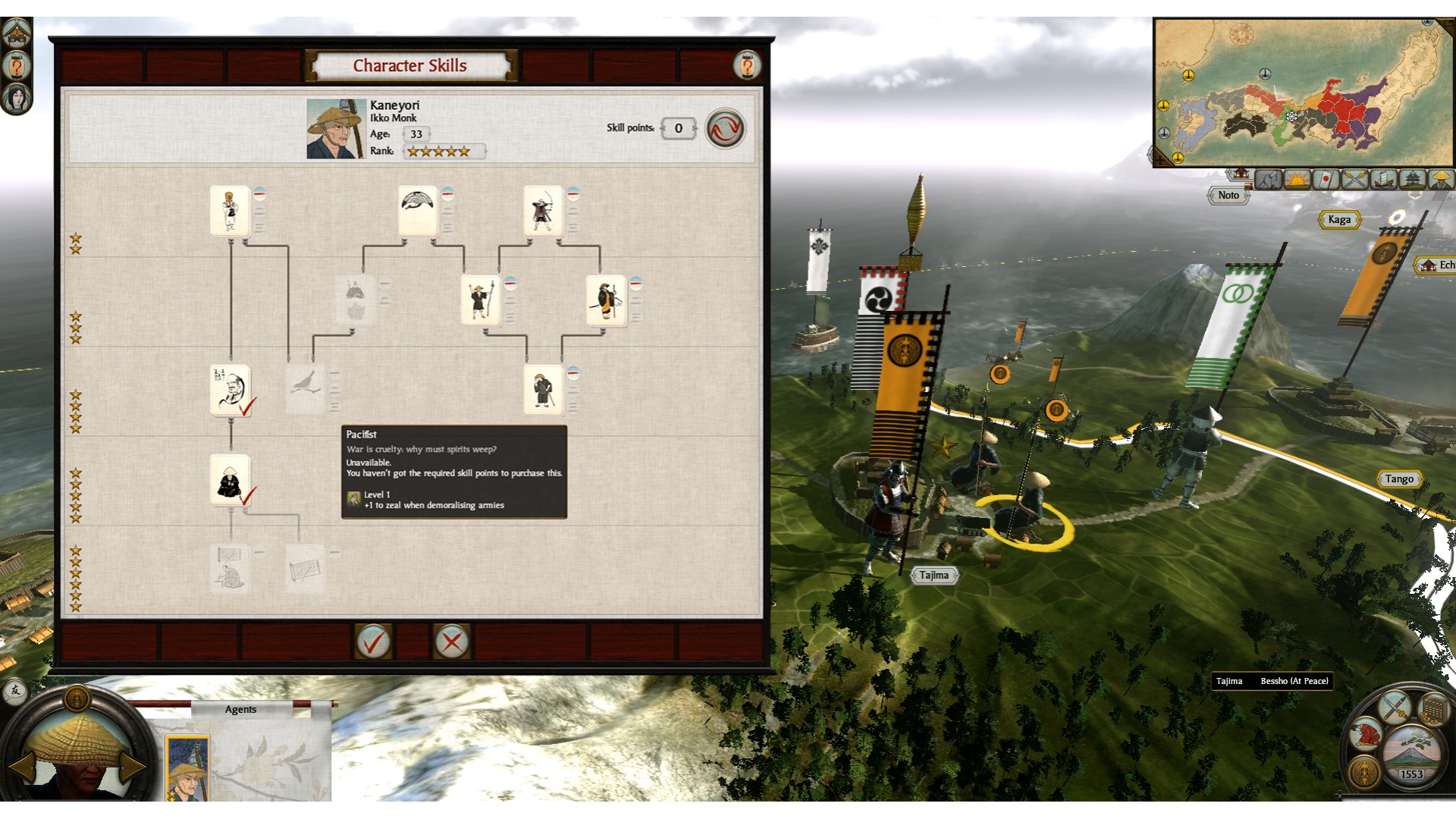Select the crane bird skill card
Screen dimensions: 1456x819
pyautogui.click(x=418, y=210)
